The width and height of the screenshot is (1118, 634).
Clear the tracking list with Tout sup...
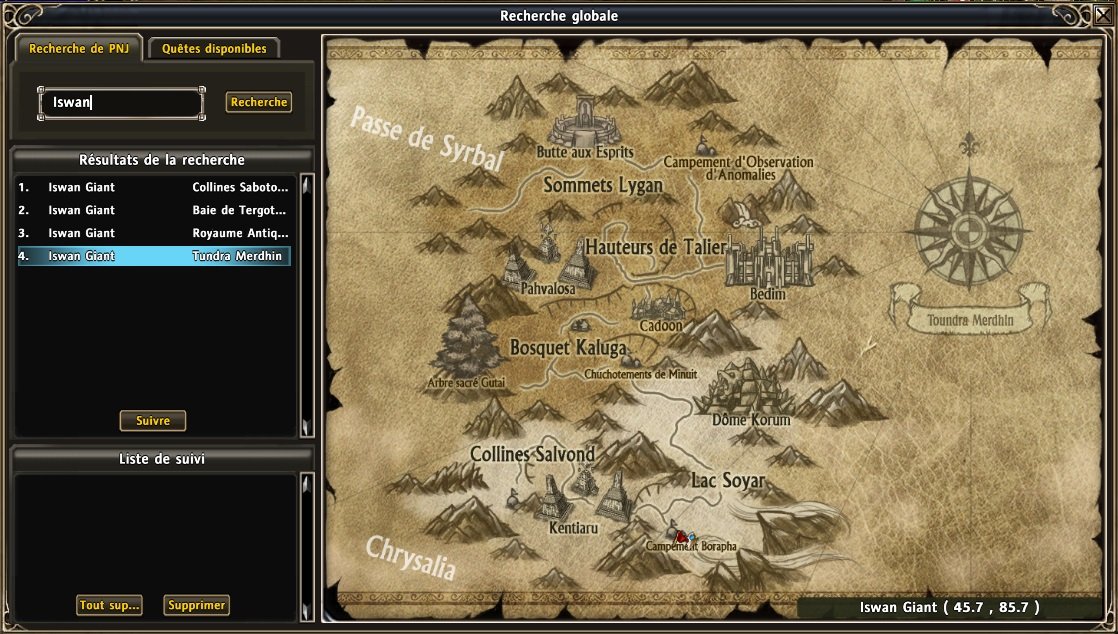[109, 605]
